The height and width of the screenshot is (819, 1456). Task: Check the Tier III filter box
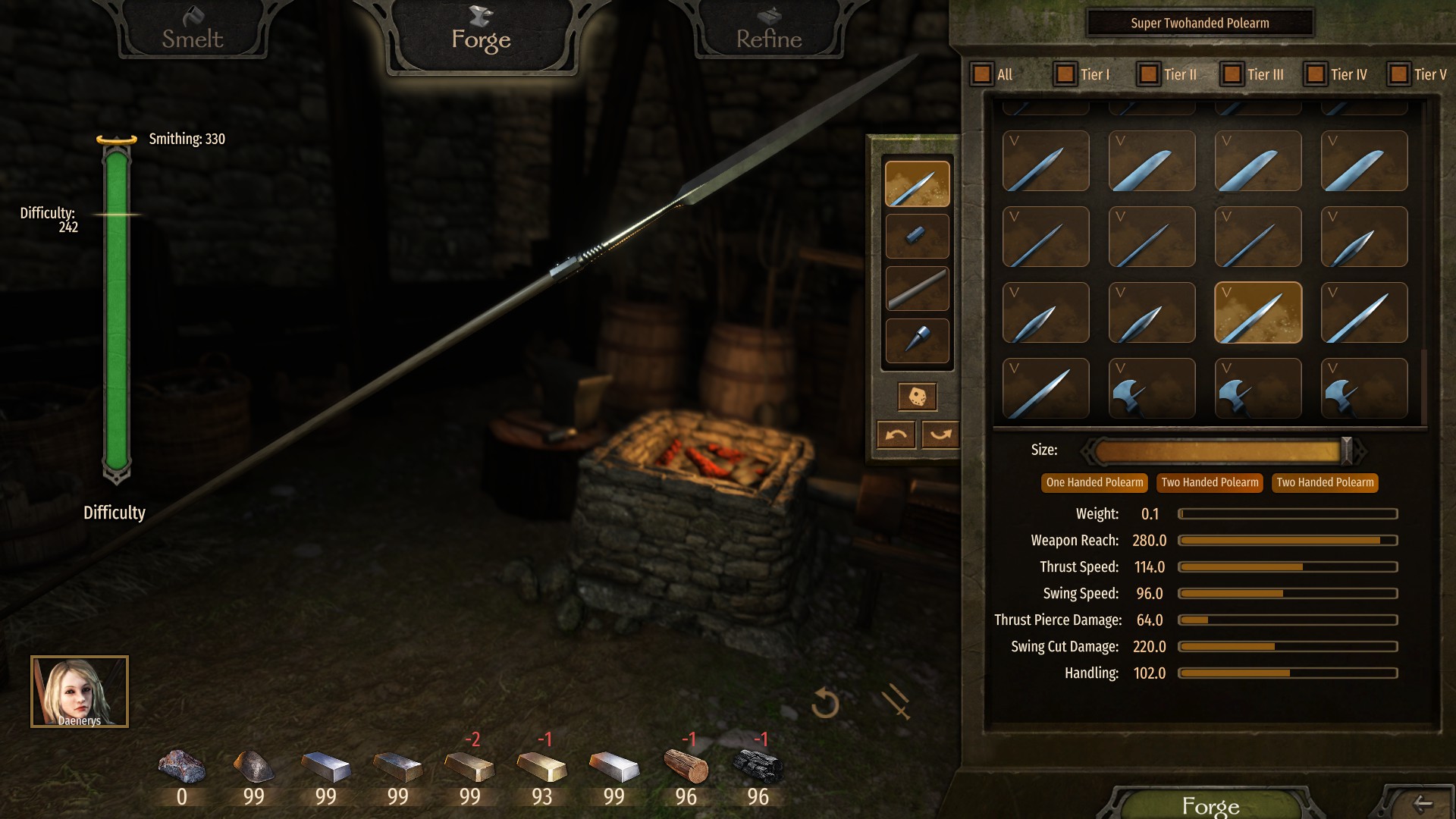[x=1232, y=74]
